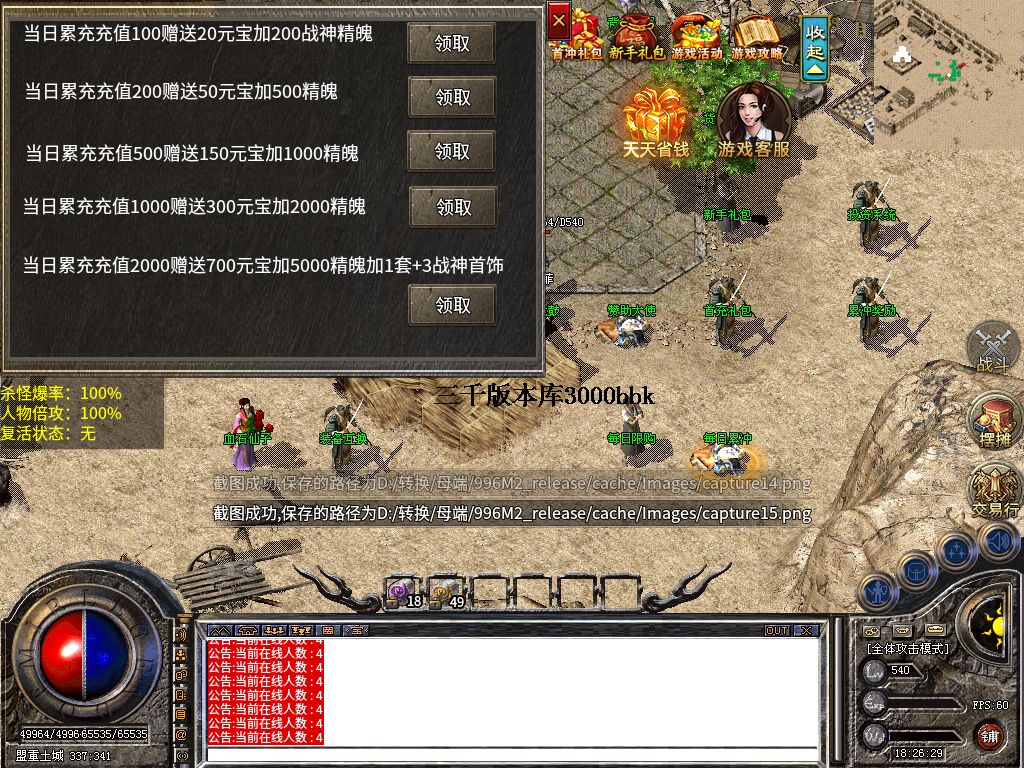Image resolution: width=1024 pixels, height=768 pixels.
Task: Open the red 铺 shop button
Action: 989,736
